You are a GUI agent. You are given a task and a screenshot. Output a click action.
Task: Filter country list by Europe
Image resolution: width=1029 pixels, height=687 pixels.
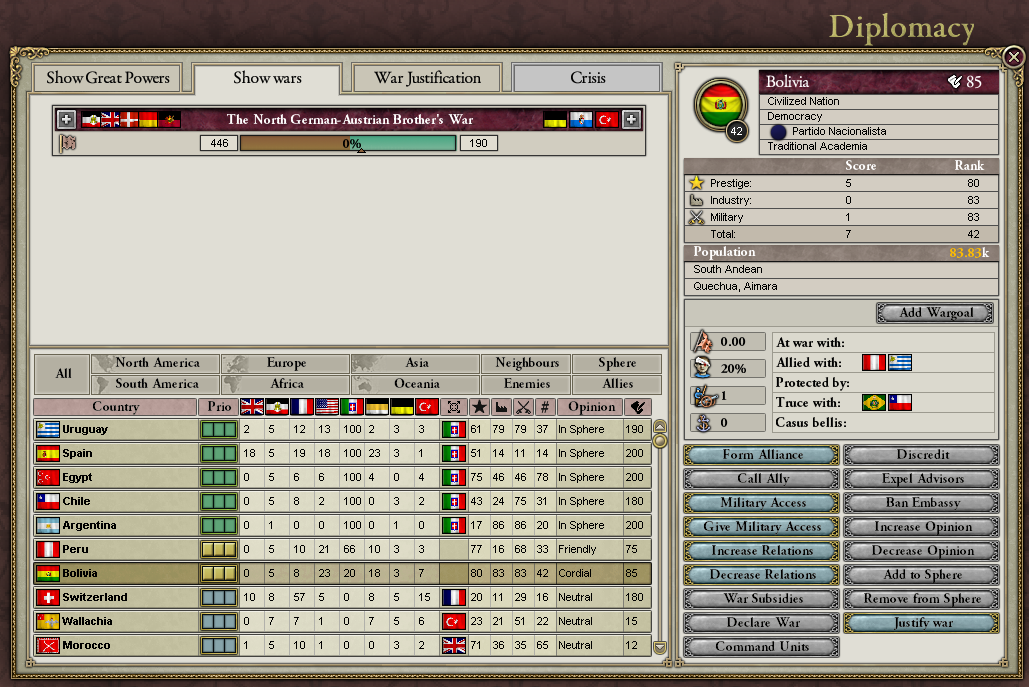pyautogui.click(x=285, y=363)
